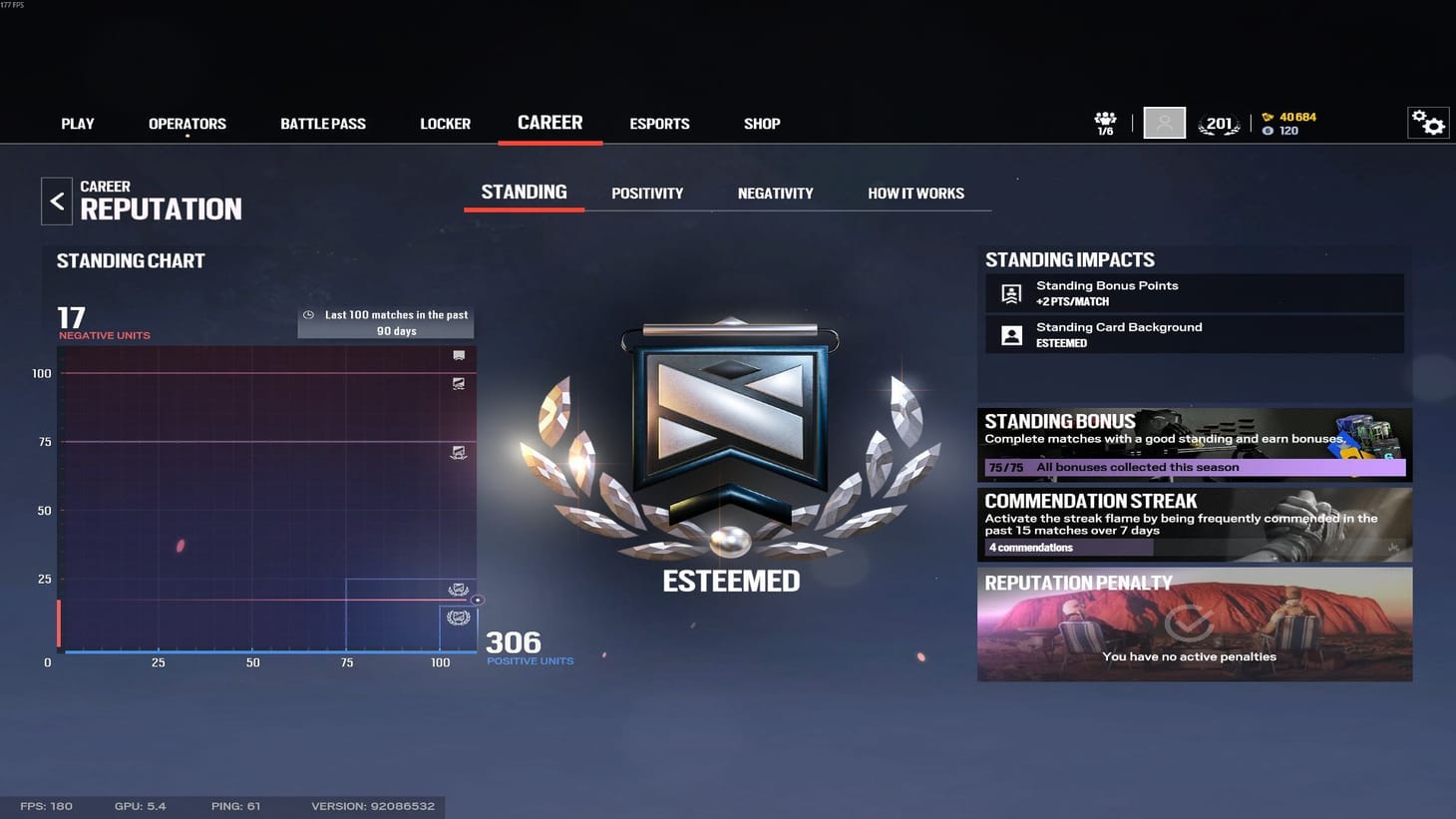1456x819 pixels.
Task: Click the Esteemed standing banner emblem
Action: (730, 429)
